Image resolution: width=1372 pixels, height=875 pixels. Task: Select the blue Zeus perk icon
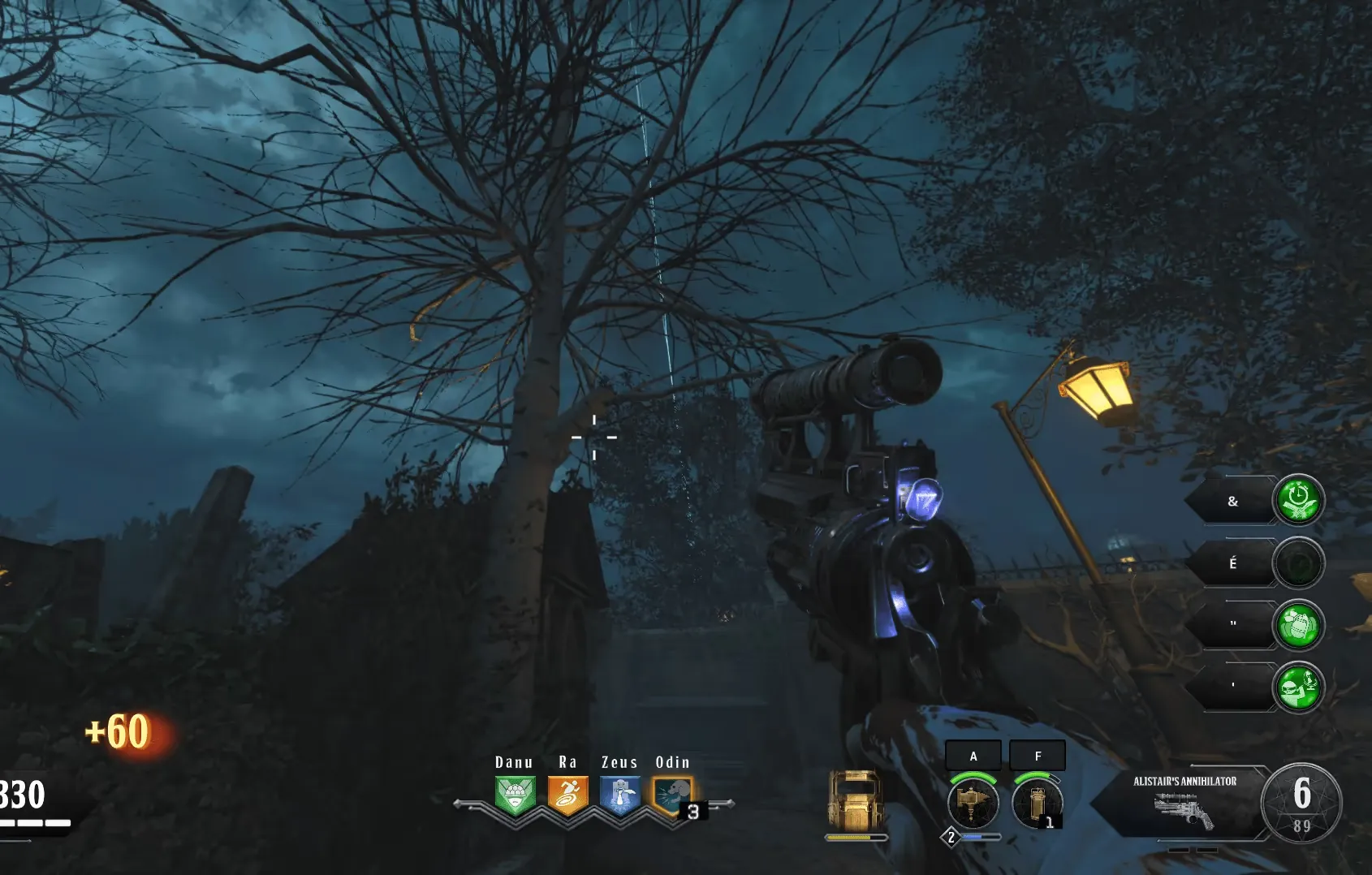point(620,795)
